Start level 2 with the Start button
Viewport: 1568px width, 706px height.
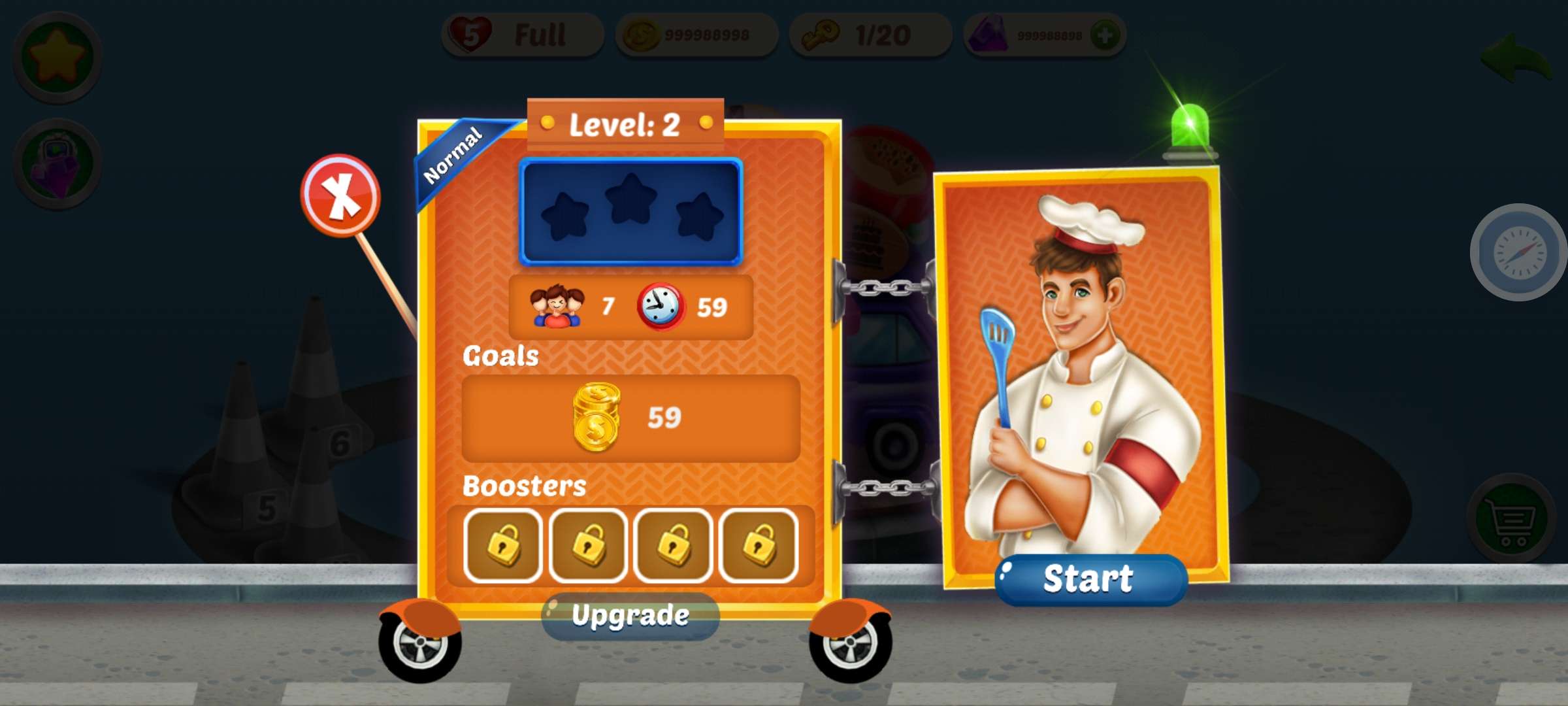tap(1089, 579)
